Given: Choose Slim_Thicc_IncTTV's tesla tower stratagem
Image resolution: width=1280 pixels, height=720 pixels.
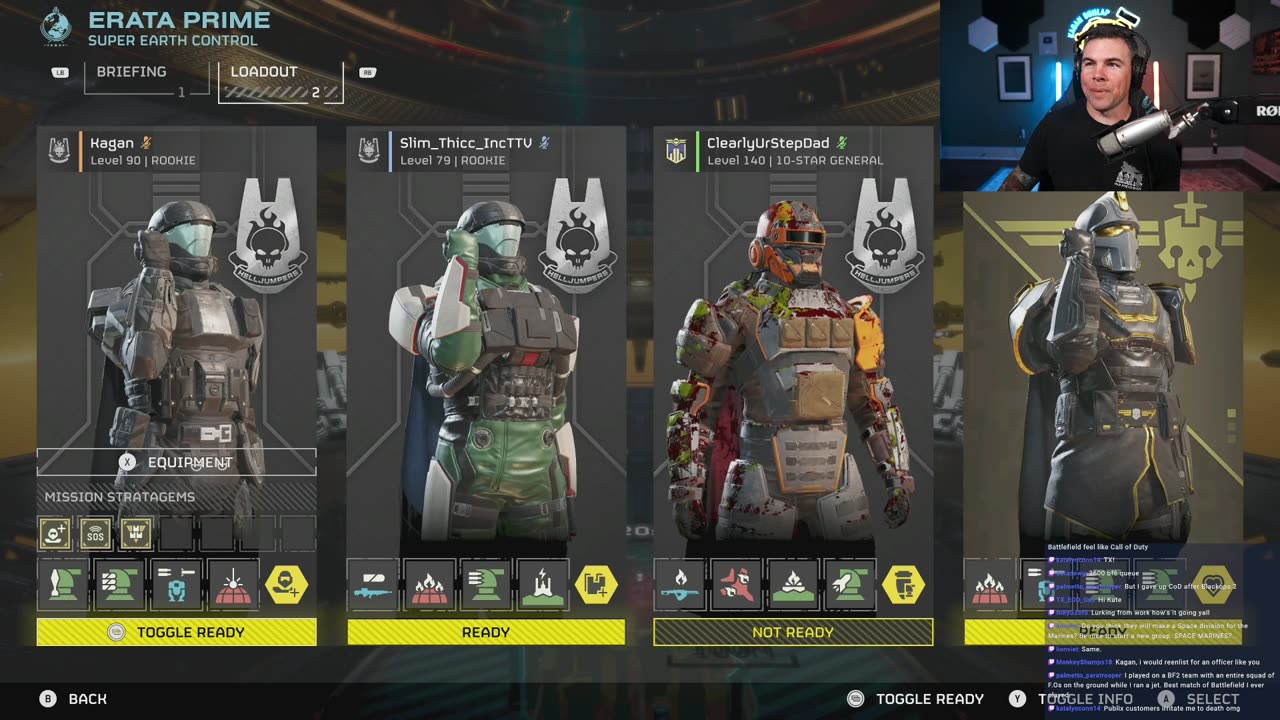Looking at the screenshot, I should [x=543, y=585].
